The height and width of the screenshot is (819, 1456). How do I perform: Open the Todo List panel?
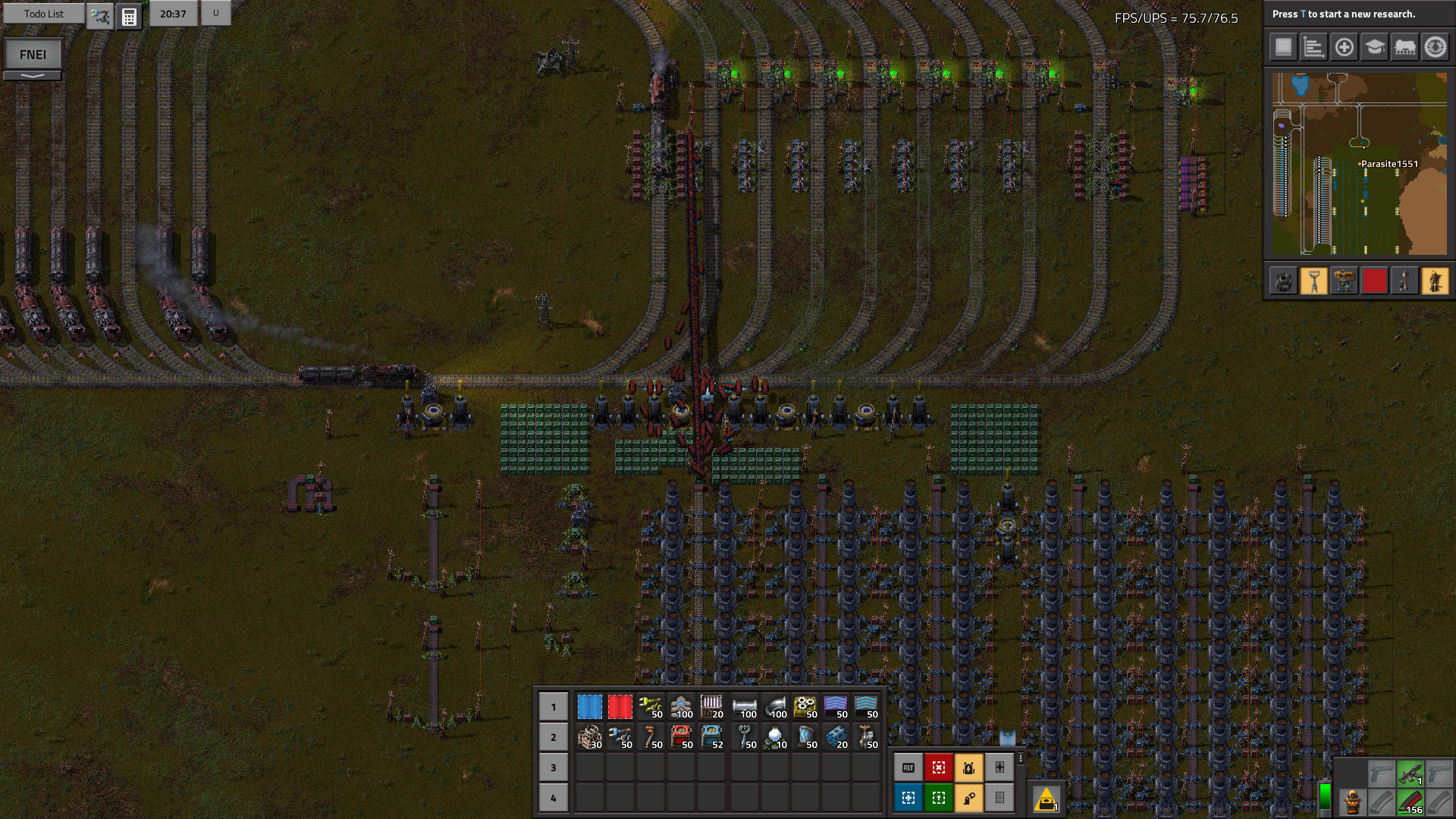(x=44, y=14)
